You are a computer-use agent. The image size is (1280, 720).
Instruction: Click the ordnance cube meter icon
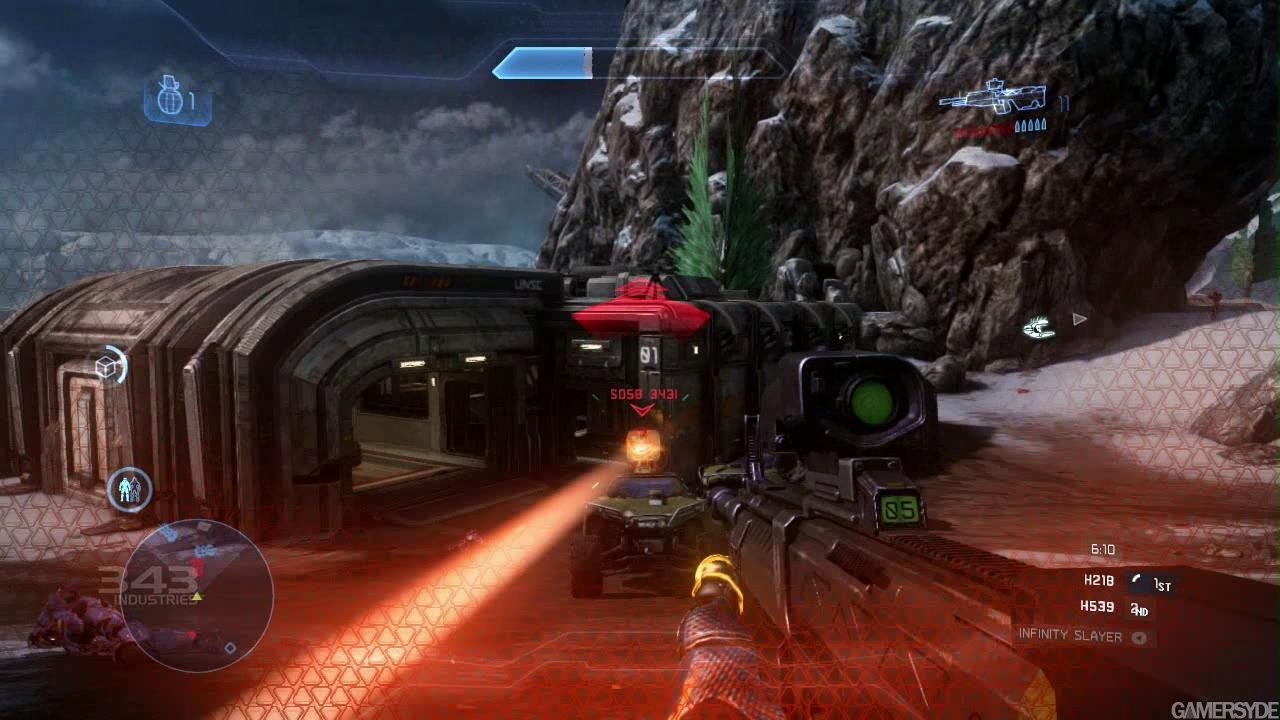point(108,367)
